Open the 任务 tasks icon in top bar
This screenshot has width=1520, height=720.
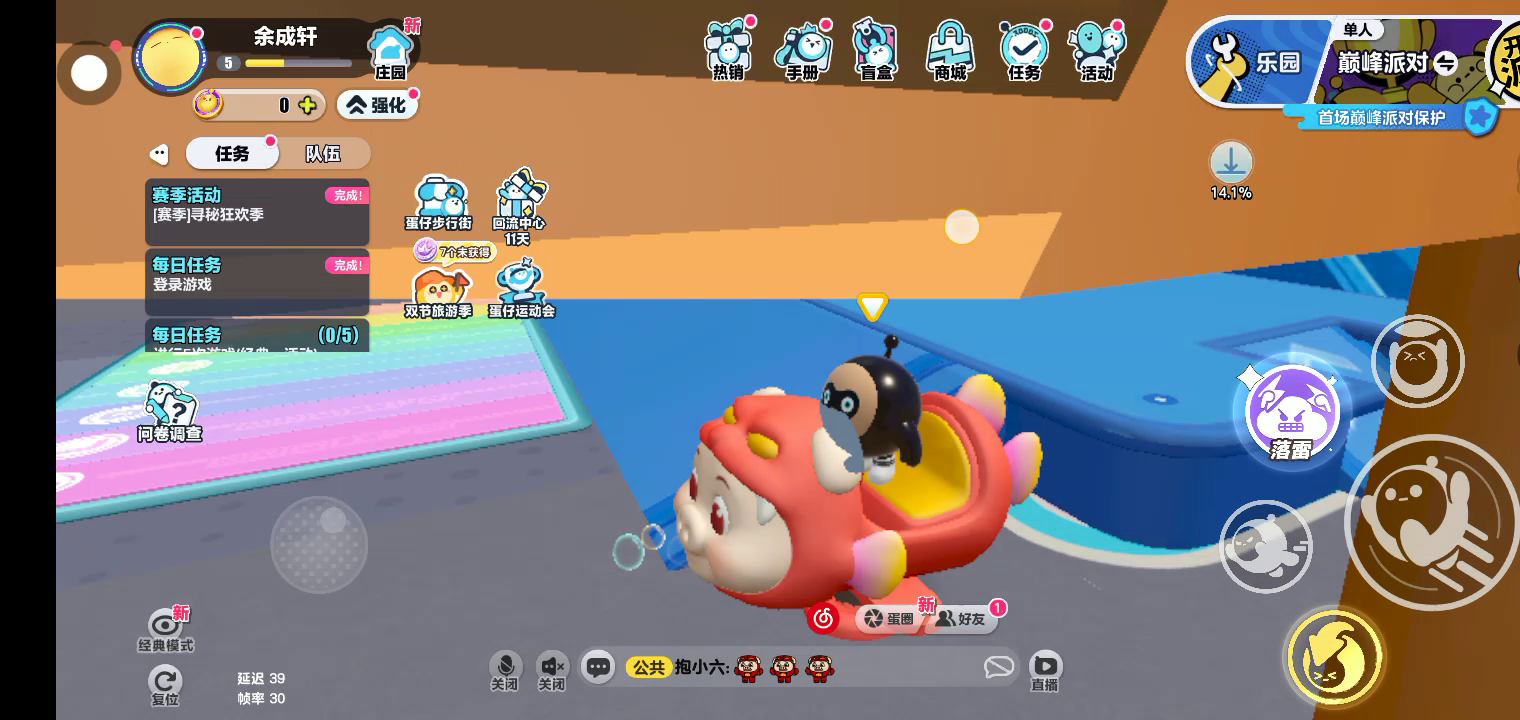coord(1024,50)
